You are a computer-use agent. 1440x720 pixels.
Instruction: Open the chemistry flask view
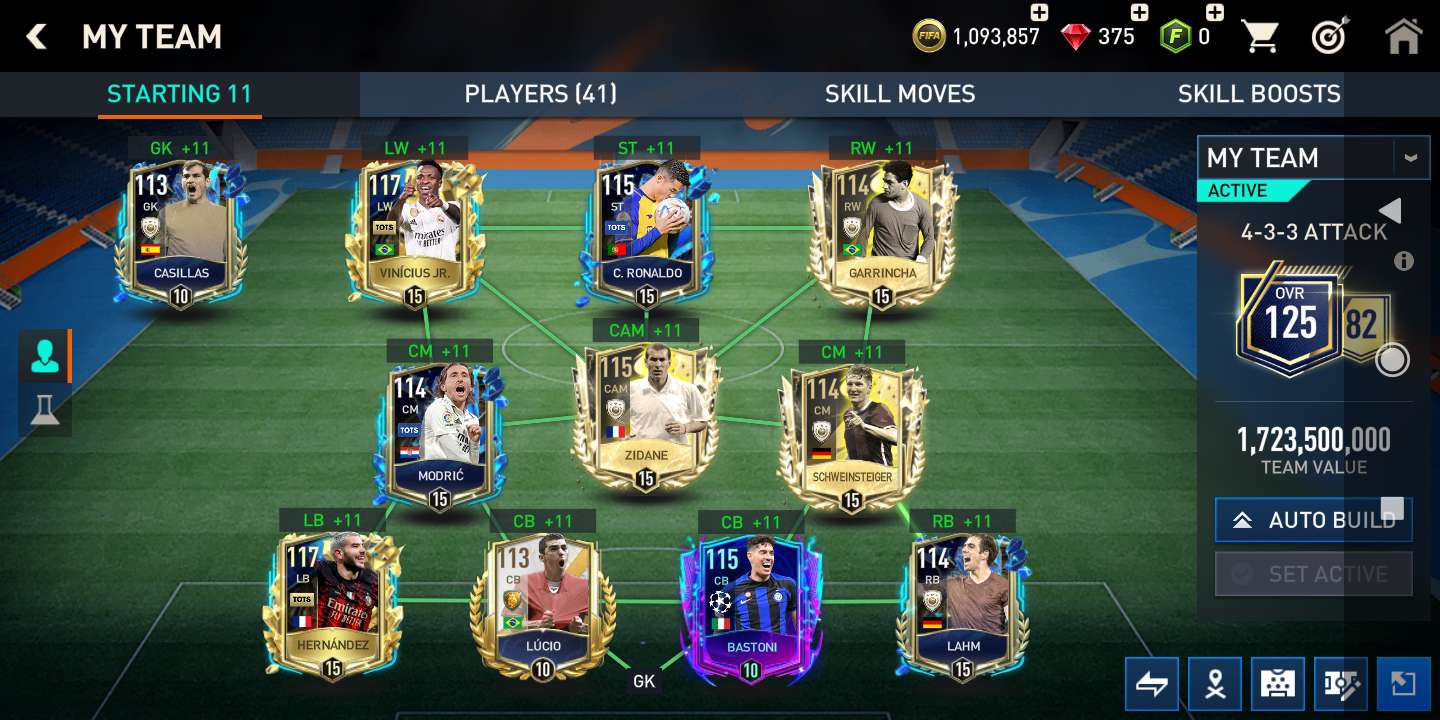pos(44,410)
